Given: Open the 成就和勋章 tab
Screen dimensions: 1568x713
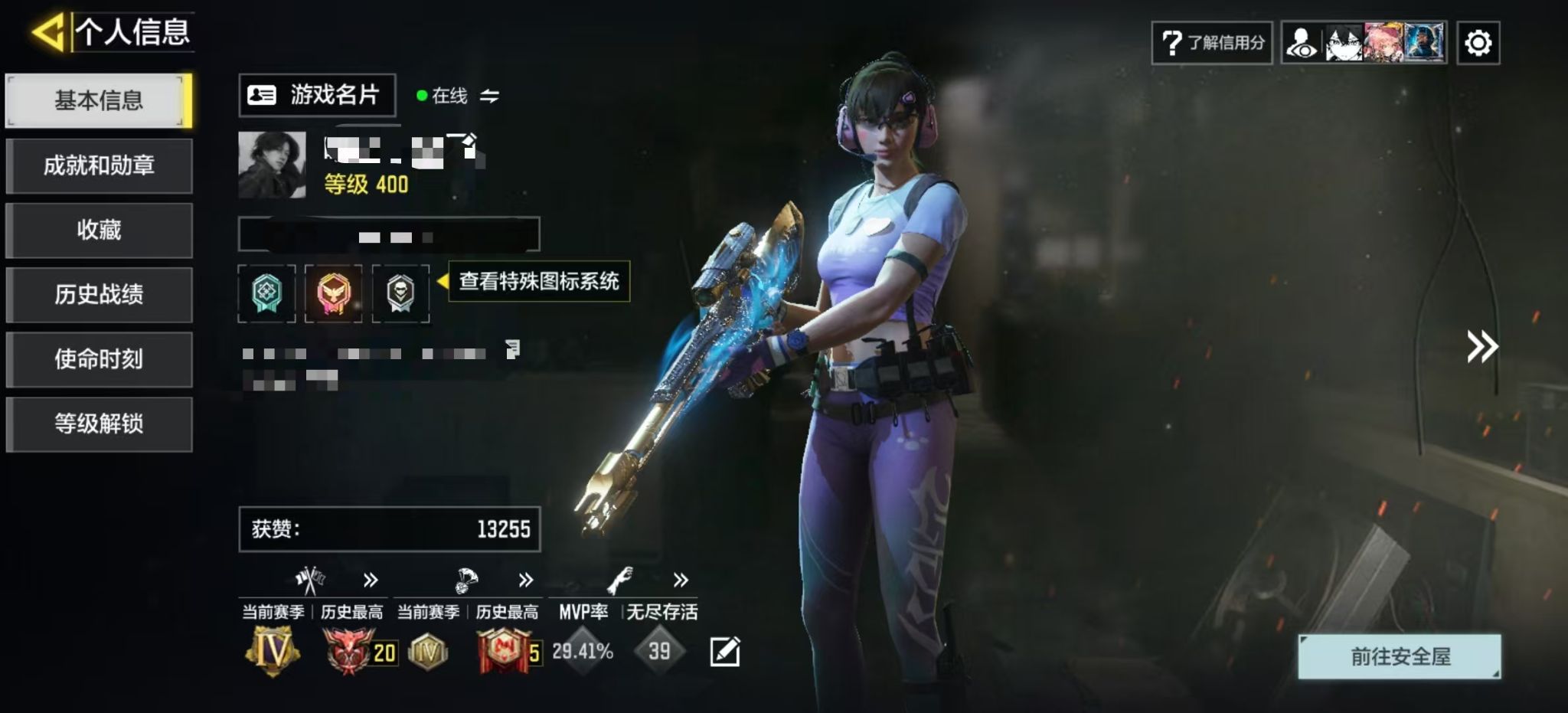Looking at the screenshot, I should (99, 165).
